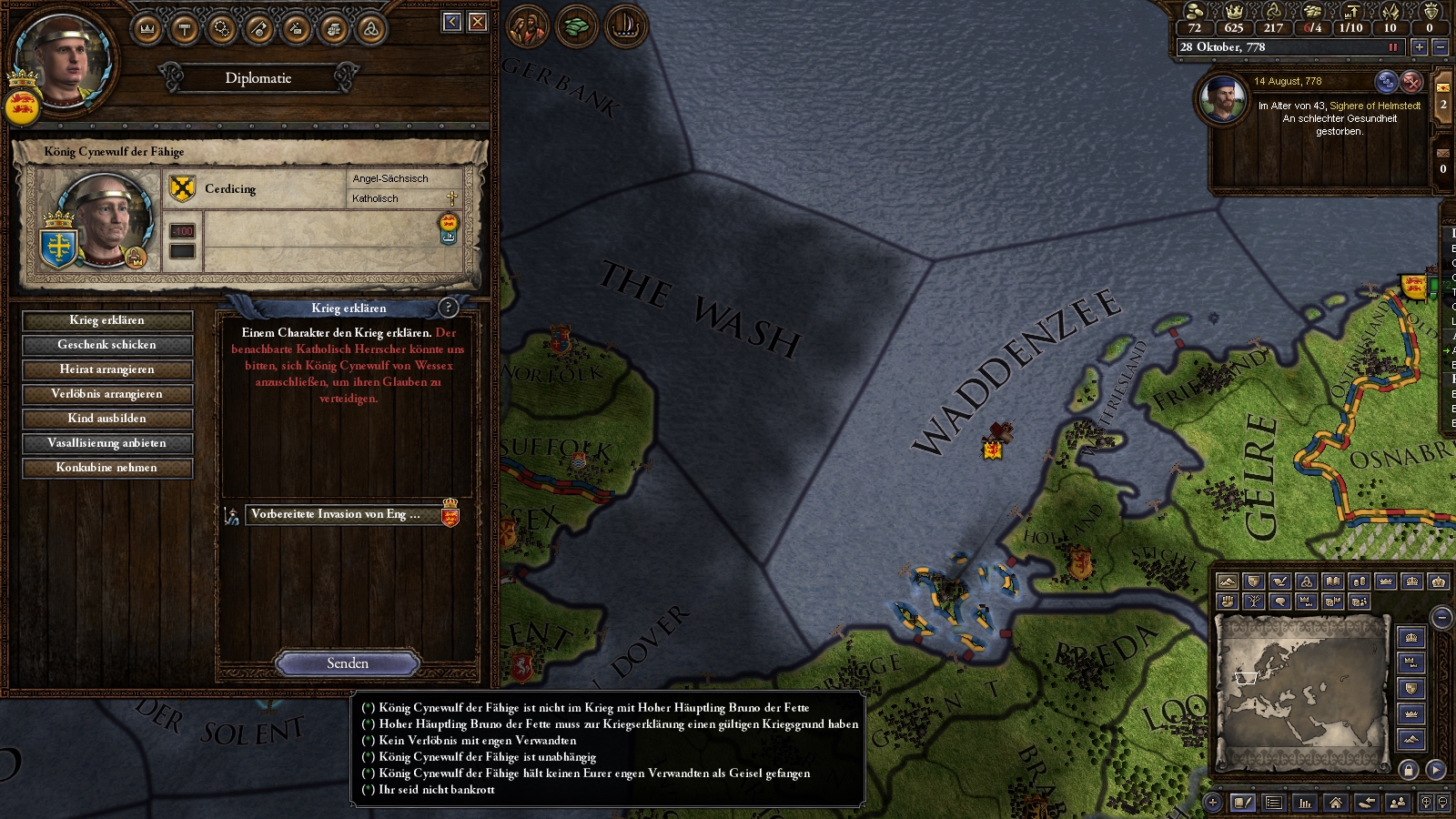Viewport: 1456px width, 819px height.
Task: Open the ship icon tab above the map
Action: (624, 25)
